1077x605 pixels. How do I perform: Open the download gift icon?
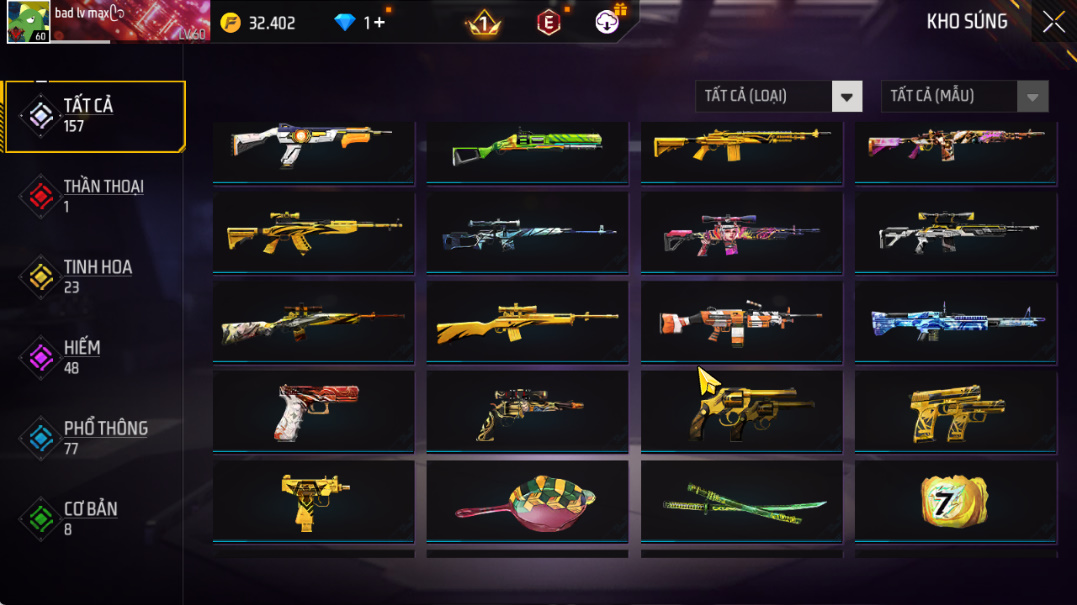(x=608, y=21)
